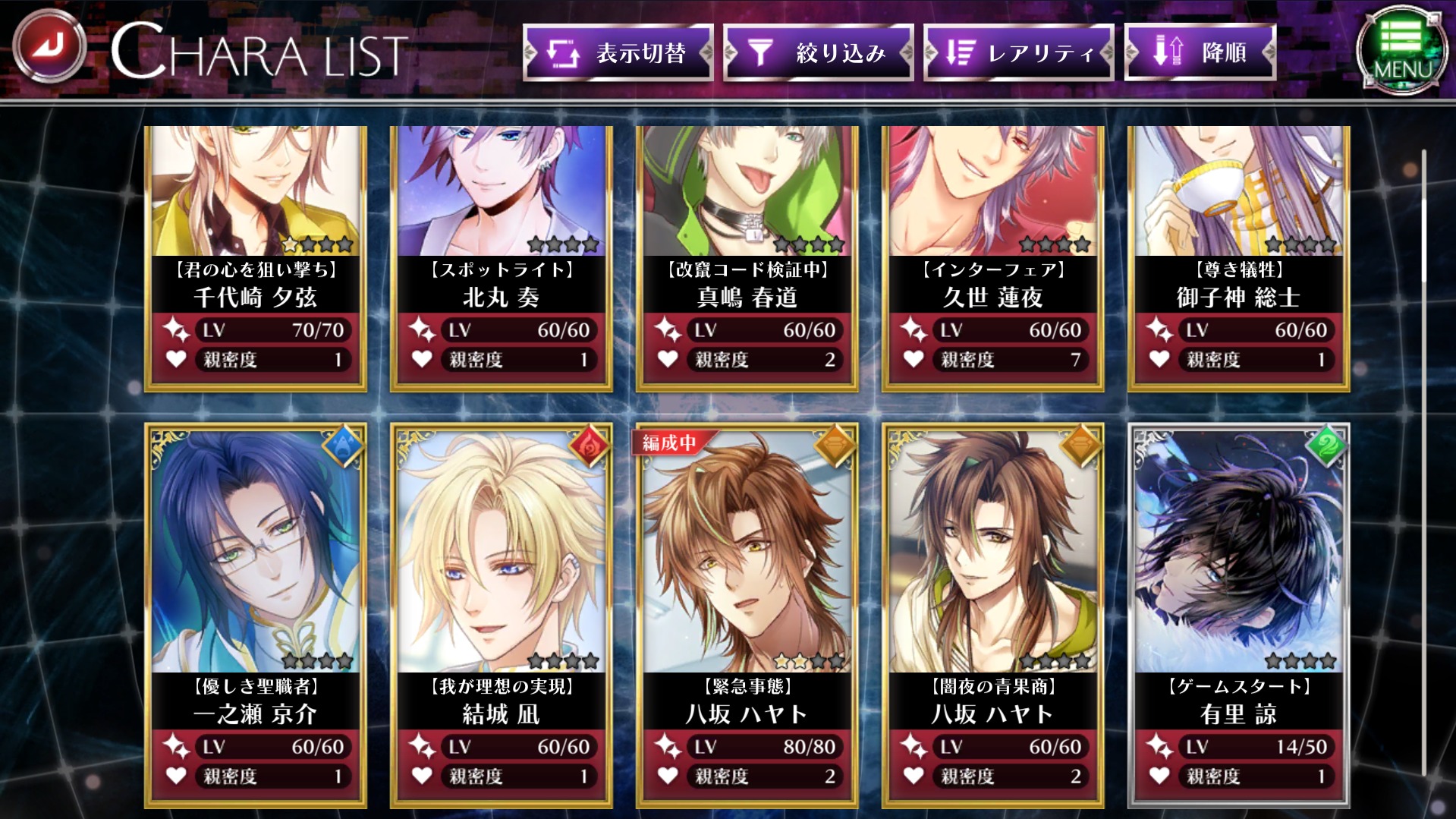Screen dimensions: 1456x819
Task: Select the 千代崎 夕弦 character card
Action: [256, 258]
